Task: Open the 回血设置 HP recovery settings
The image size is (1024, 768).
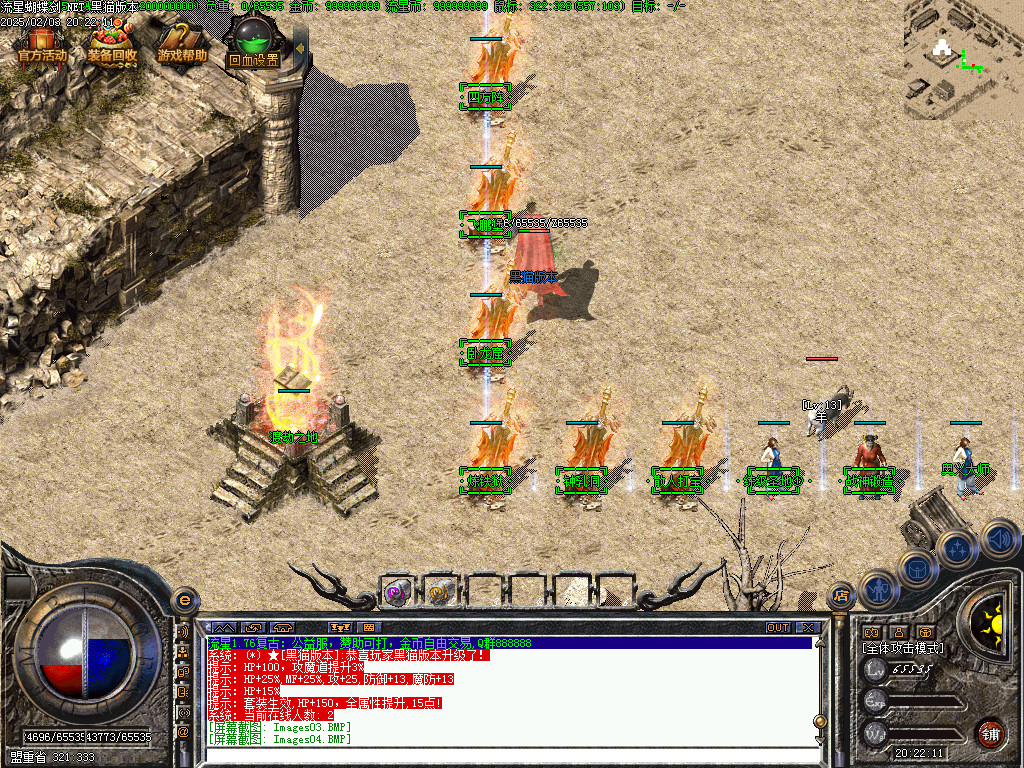Action: 253,47
